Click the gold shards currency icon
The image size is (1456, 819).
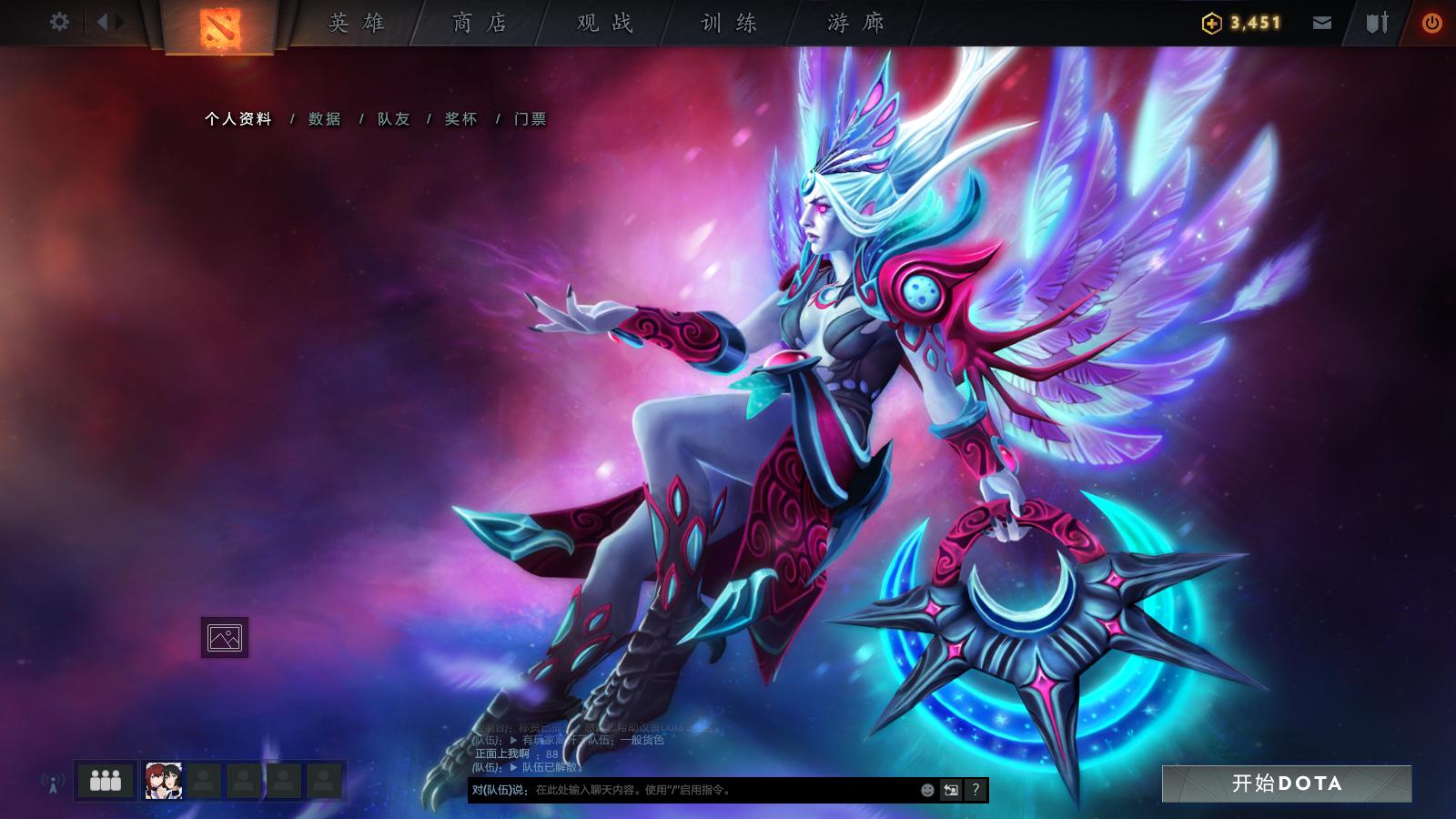click(1210, 24)
